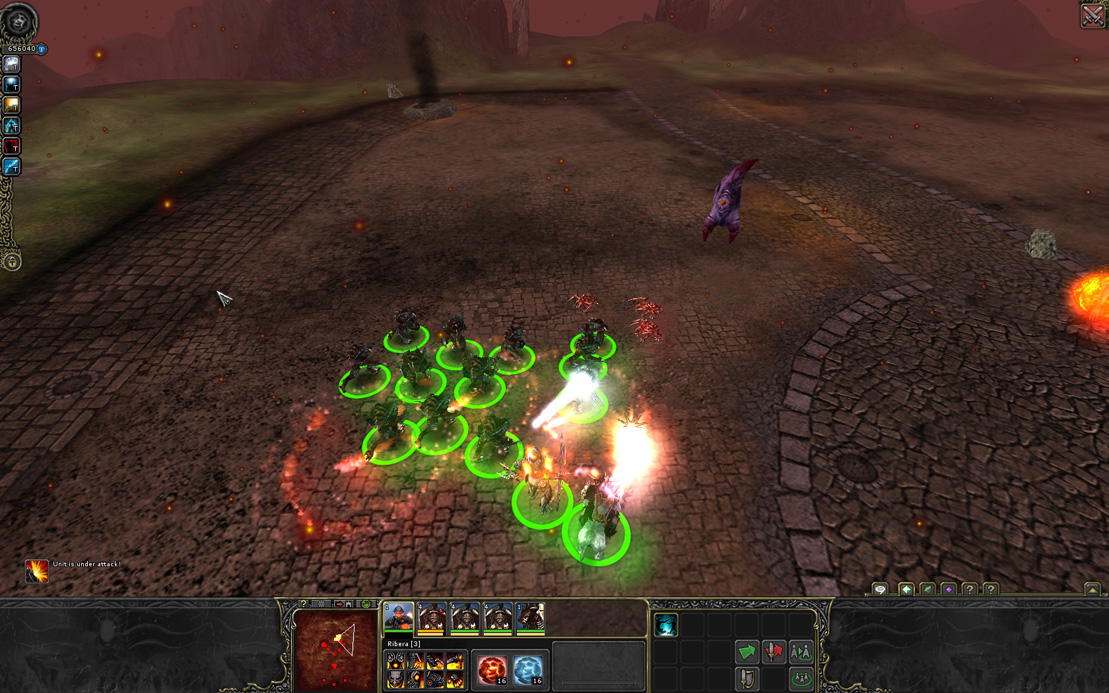
Task: Activate the blue icy orb ability
Action: (528, 669)
